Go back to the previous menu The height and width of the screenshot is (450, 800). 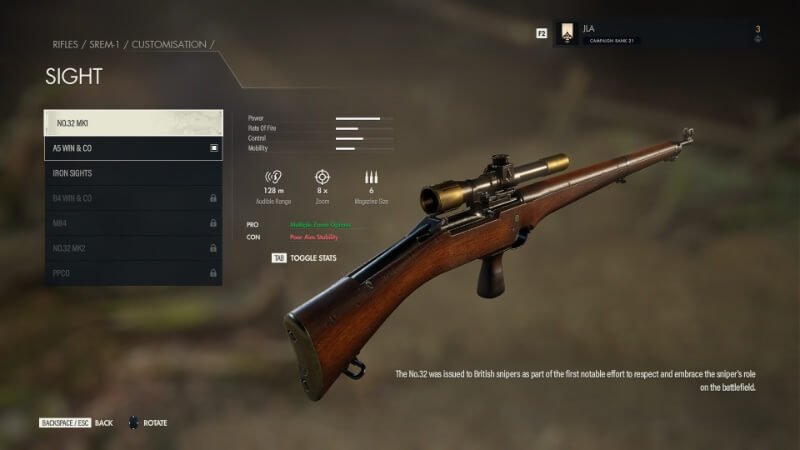(76, 423)
